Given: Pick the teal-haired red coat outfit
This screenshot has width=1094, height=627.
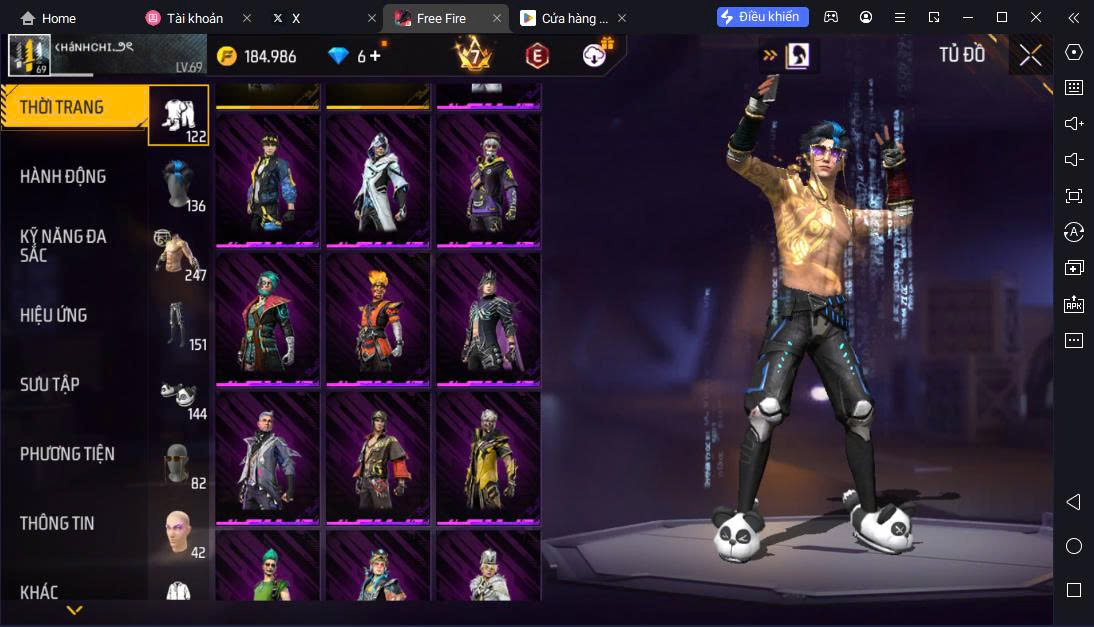Looking at the screenshot, I should point(268,319).
